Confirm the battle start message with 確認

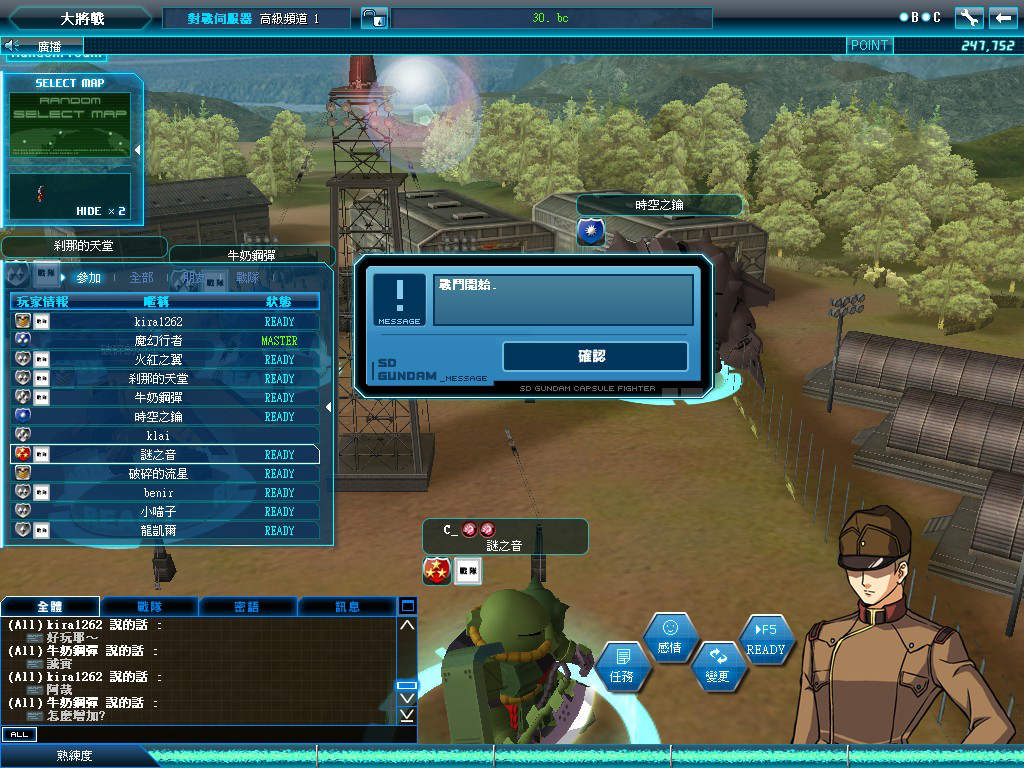(x=595, y=356)
